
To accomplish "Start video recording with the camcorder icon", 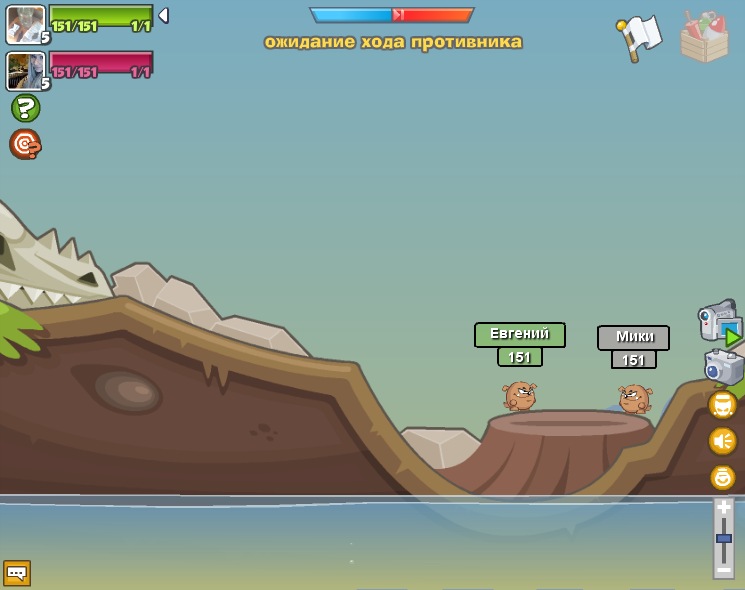I will click(719, 322).
